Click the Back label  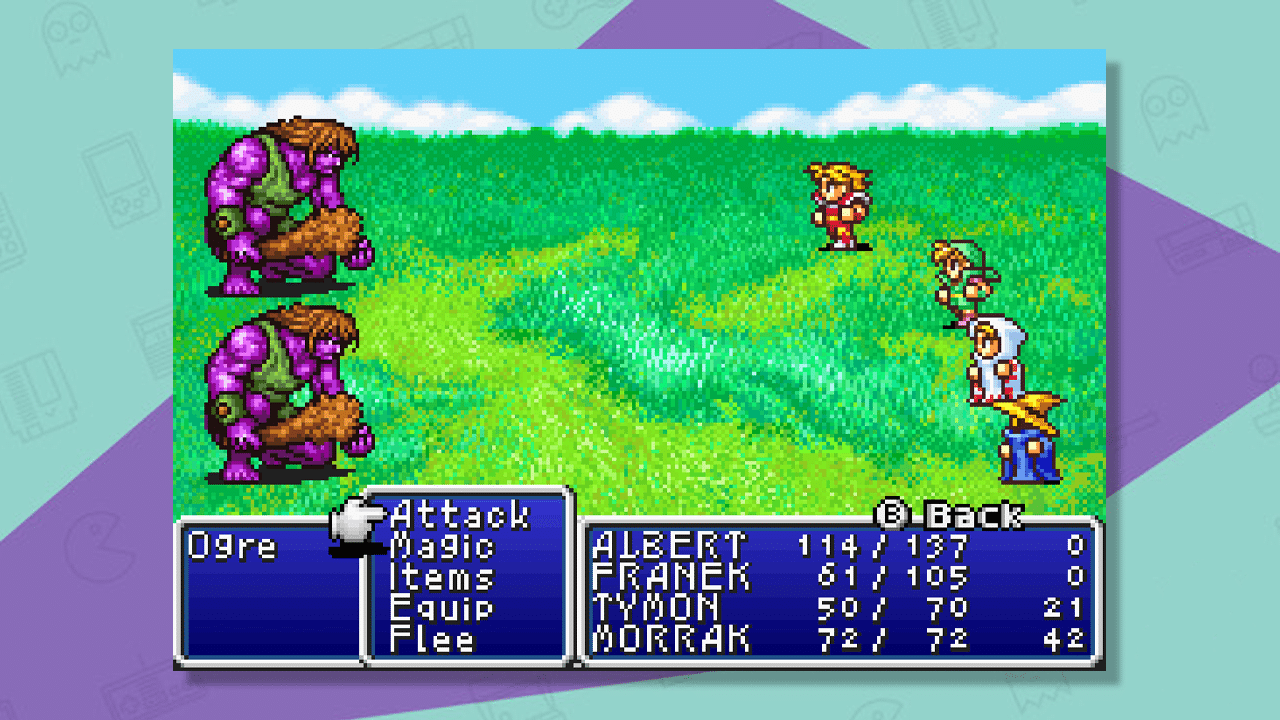(x=975, y=513)
